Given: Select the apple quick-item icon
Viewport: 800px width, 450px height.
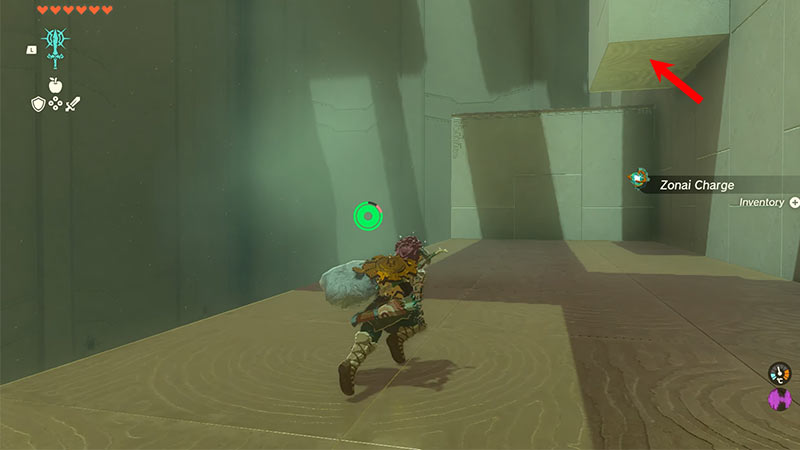Looking at the screenshot, I should tap(53, 84).
